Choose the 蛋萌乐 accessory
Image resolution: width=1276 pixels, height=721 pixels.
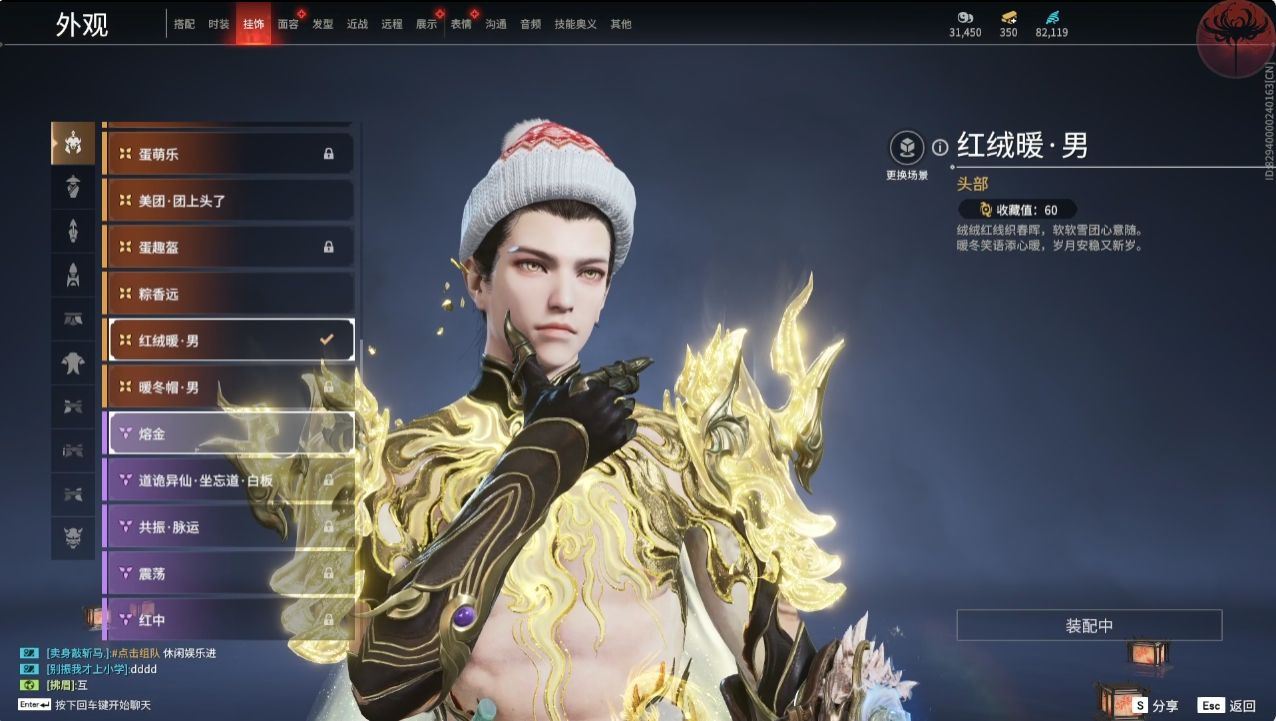229,154
